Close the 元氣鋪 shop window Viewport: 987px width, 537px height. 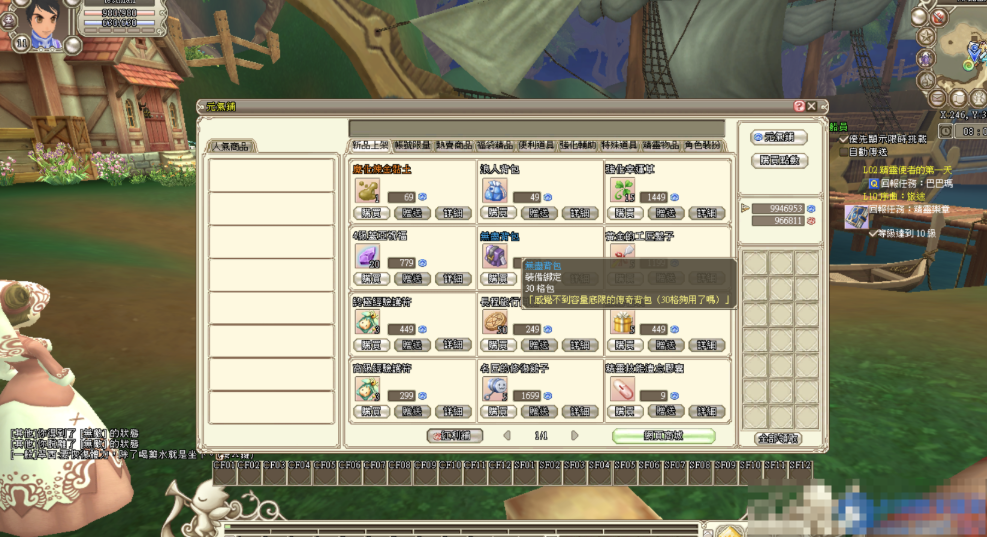point(812,106)
